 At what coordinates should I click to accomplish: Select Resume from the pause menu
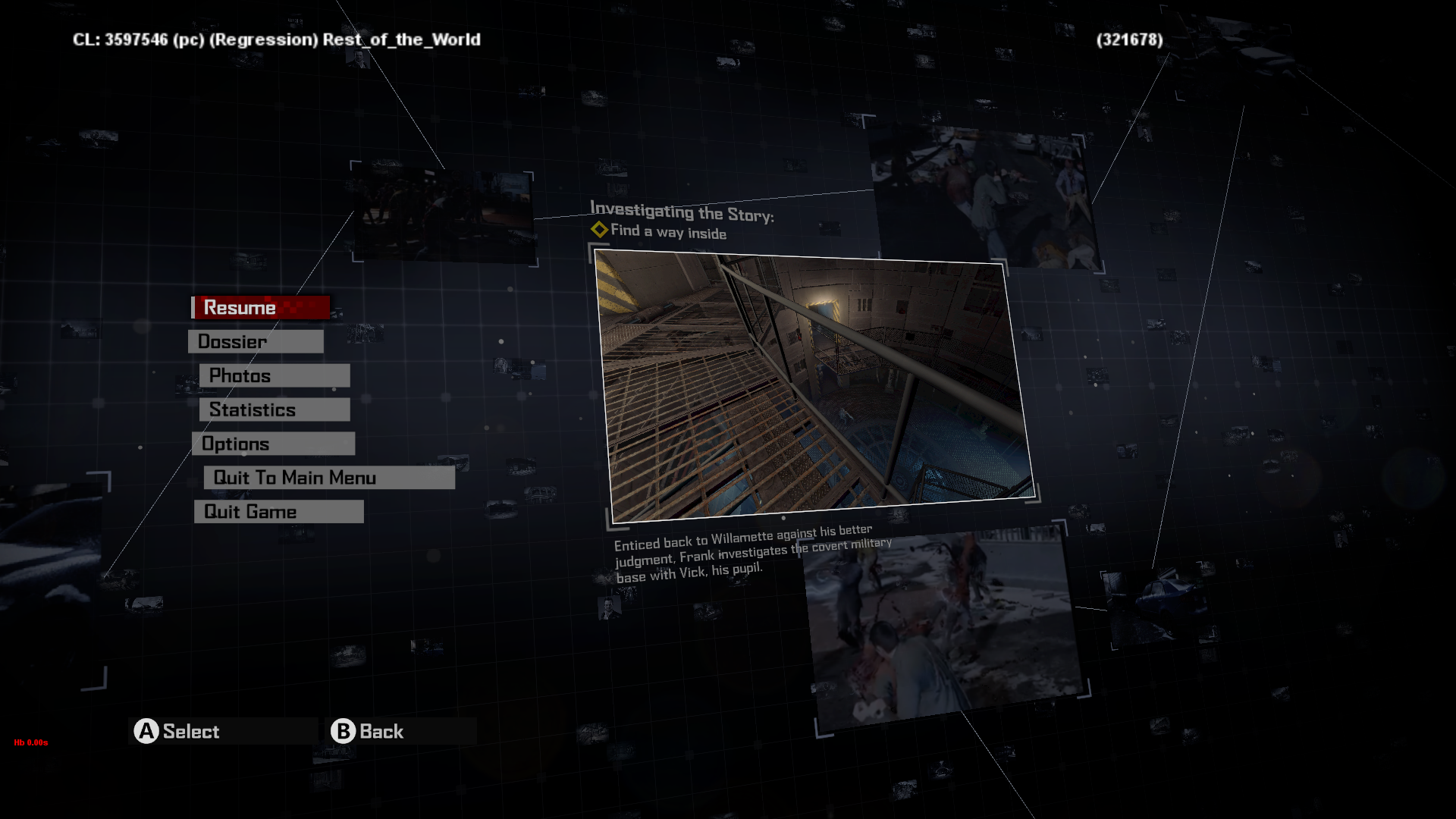[x=239, y=307]
